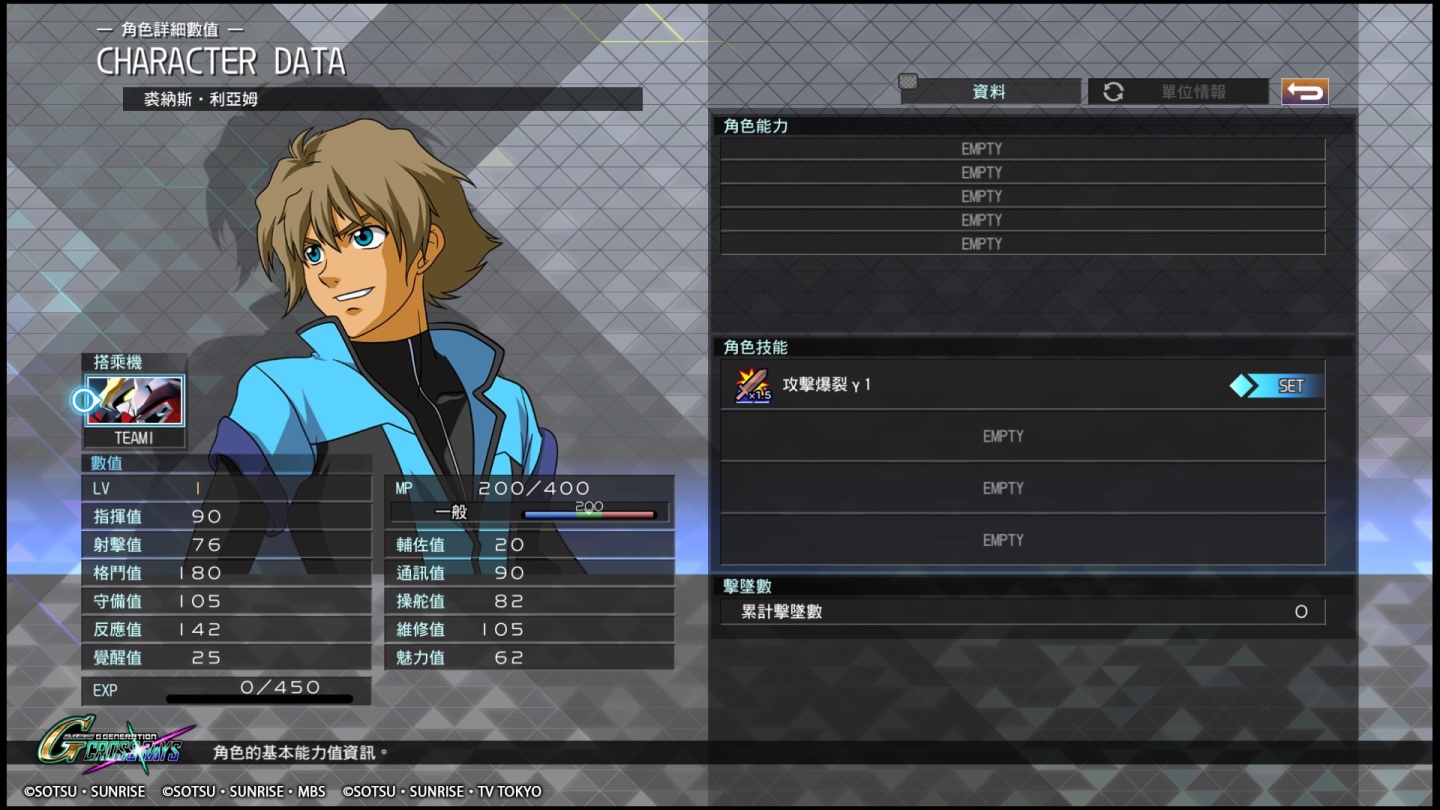Click the cyan diamond icon beside SET

1245,384
